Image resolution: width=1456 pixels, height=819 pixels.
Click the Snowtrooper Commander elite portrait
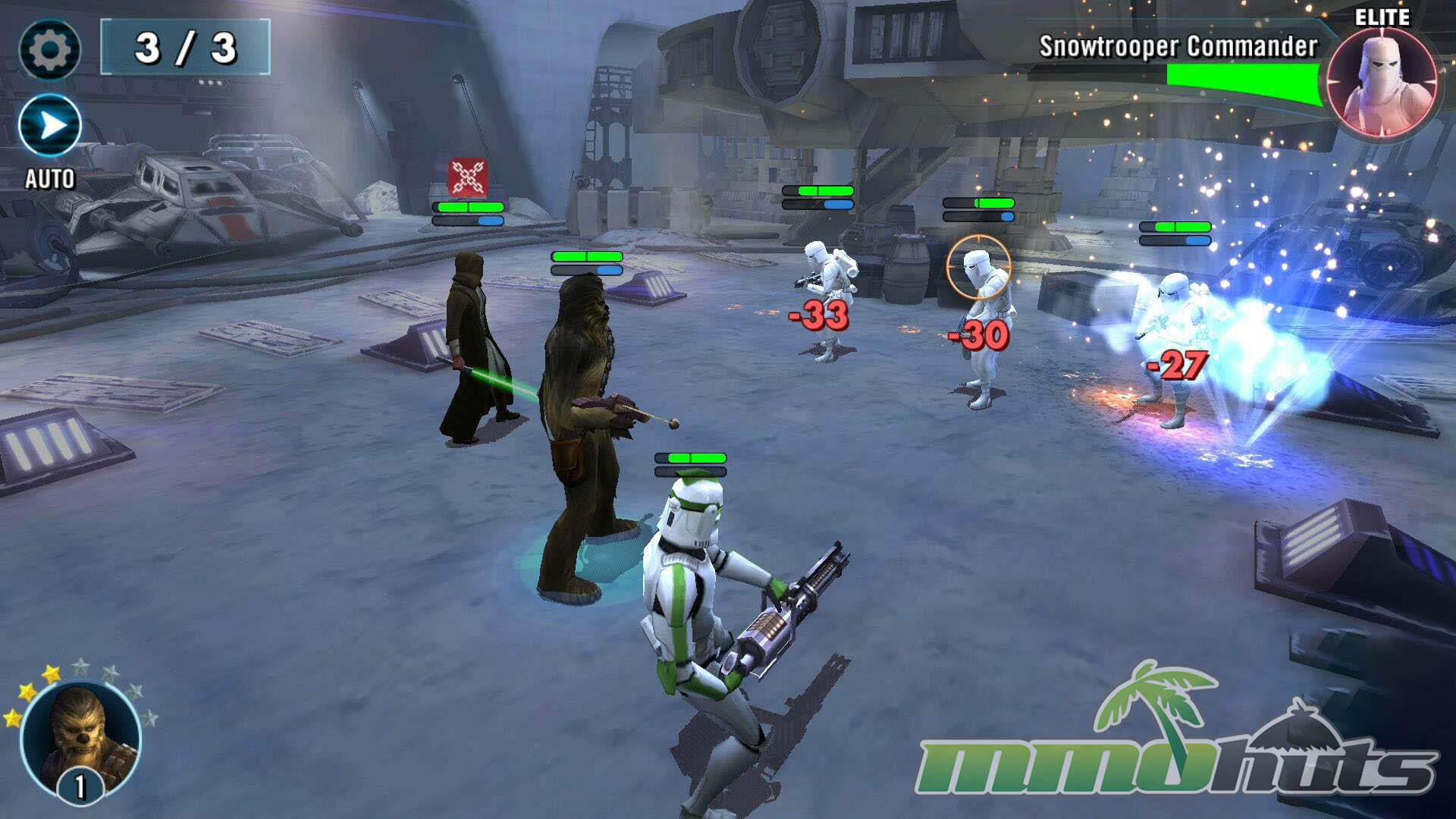1382,84
